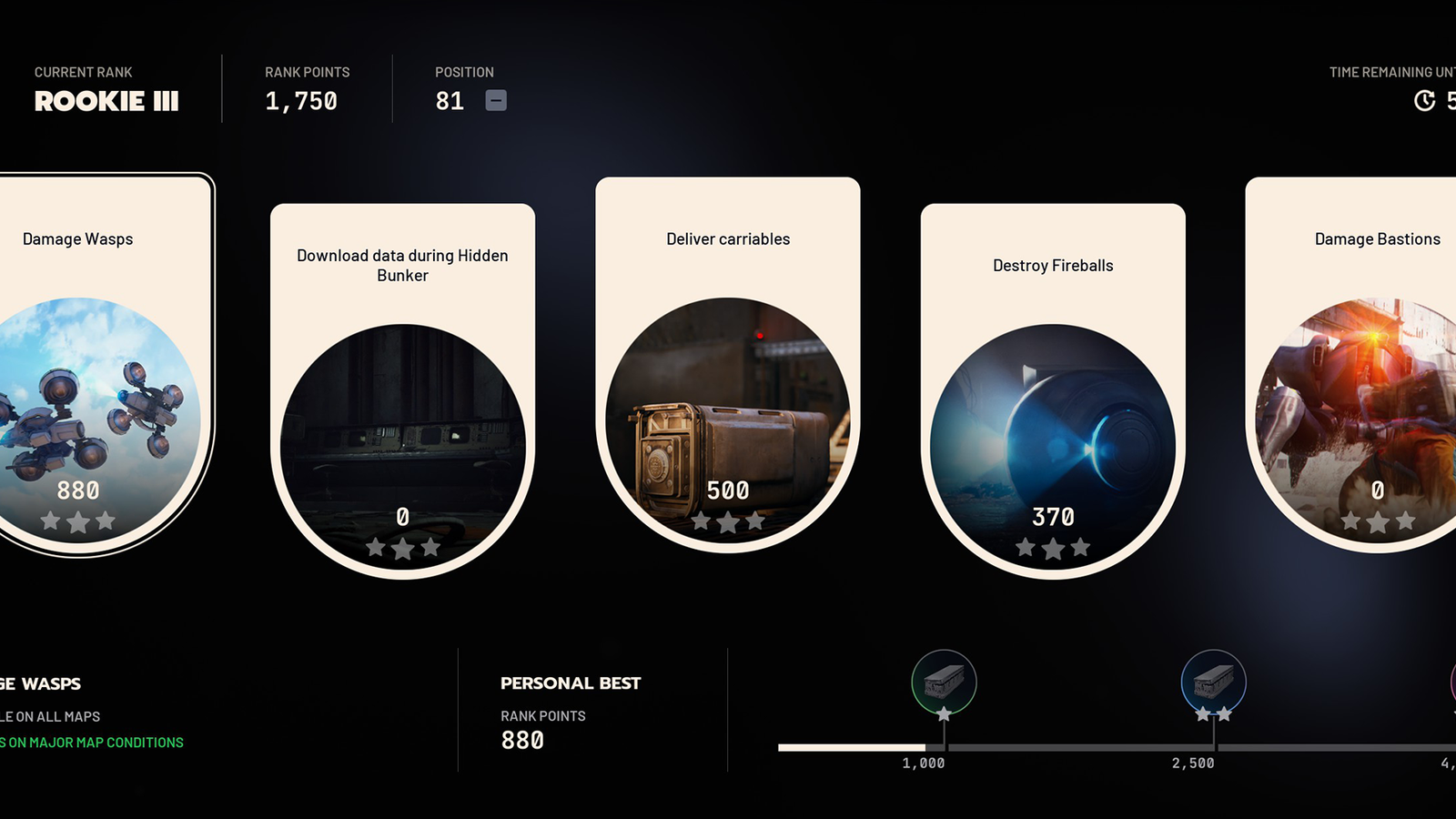Click the Deliver carriables supply crate image
This screenshot has width=1456, height=819.
pyautogui.click(x=728, y=419)
